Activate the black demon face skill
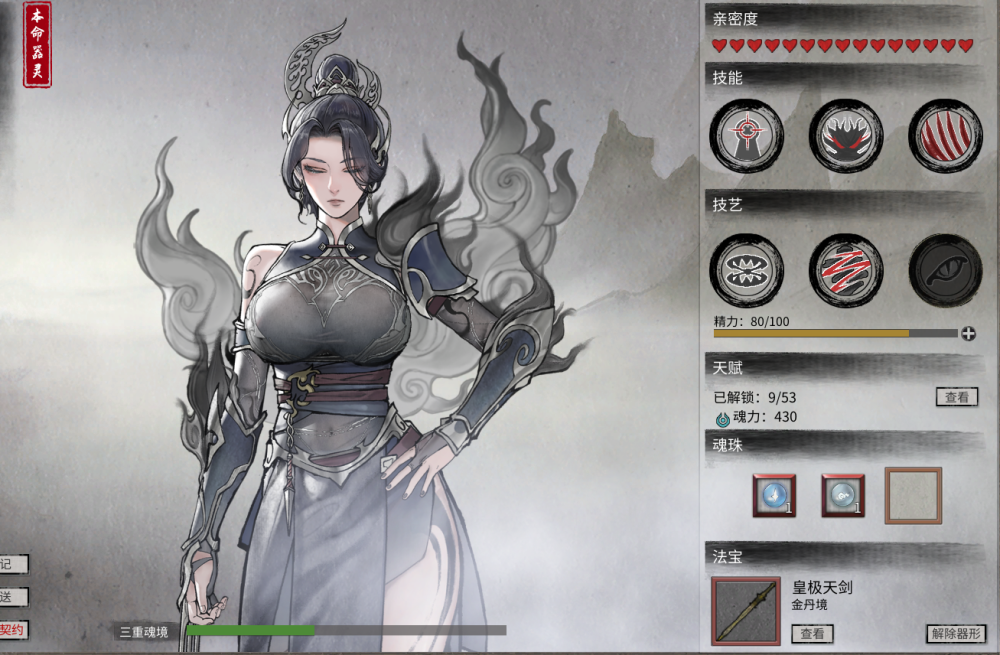The width and height of the screenshot is (1000, 655). (x=846, y=134)
